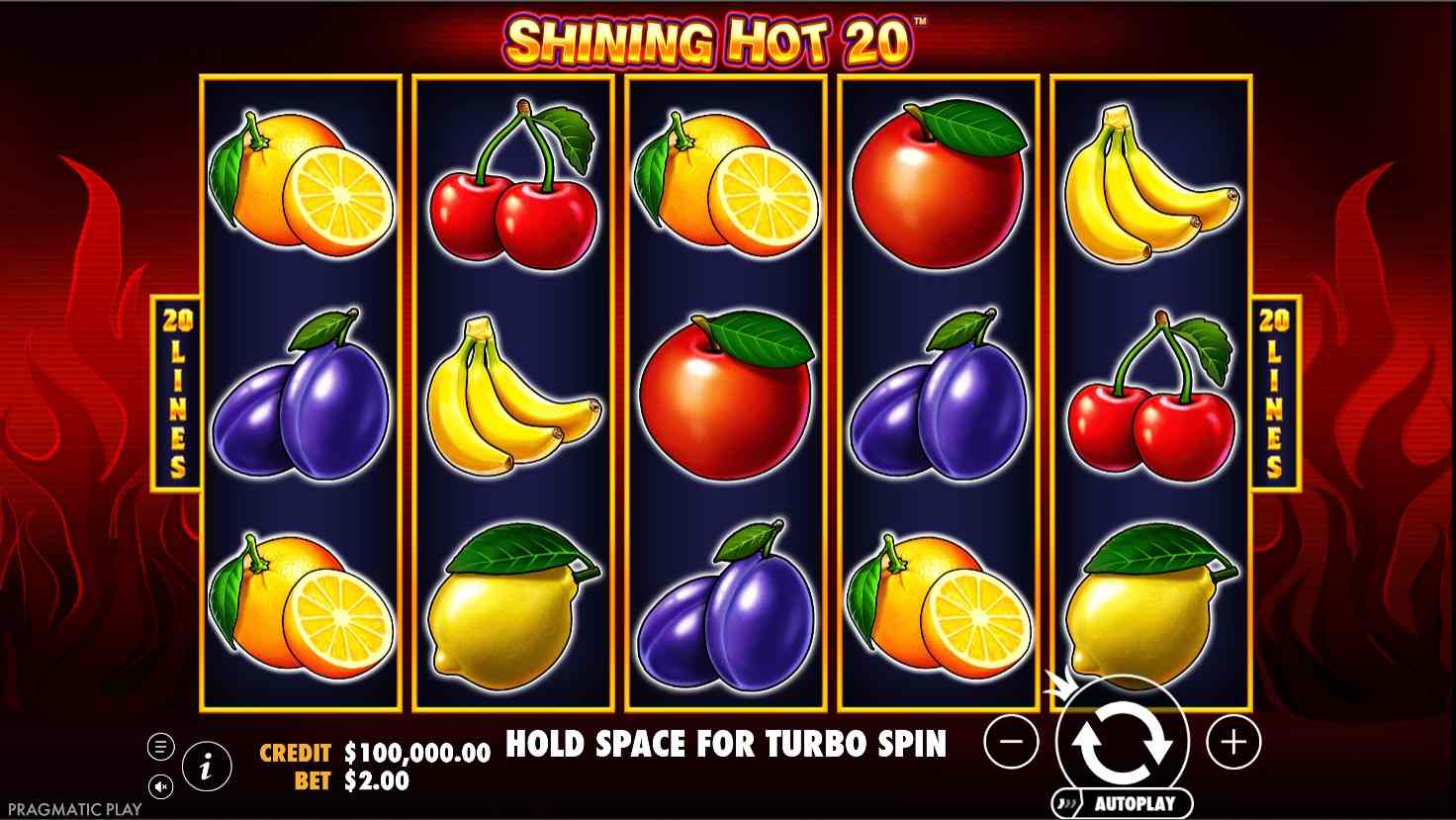The width and height of the screenshot is (1456, 820).
Task: Click the red apple on the center reel
Action: click(727, 396)
